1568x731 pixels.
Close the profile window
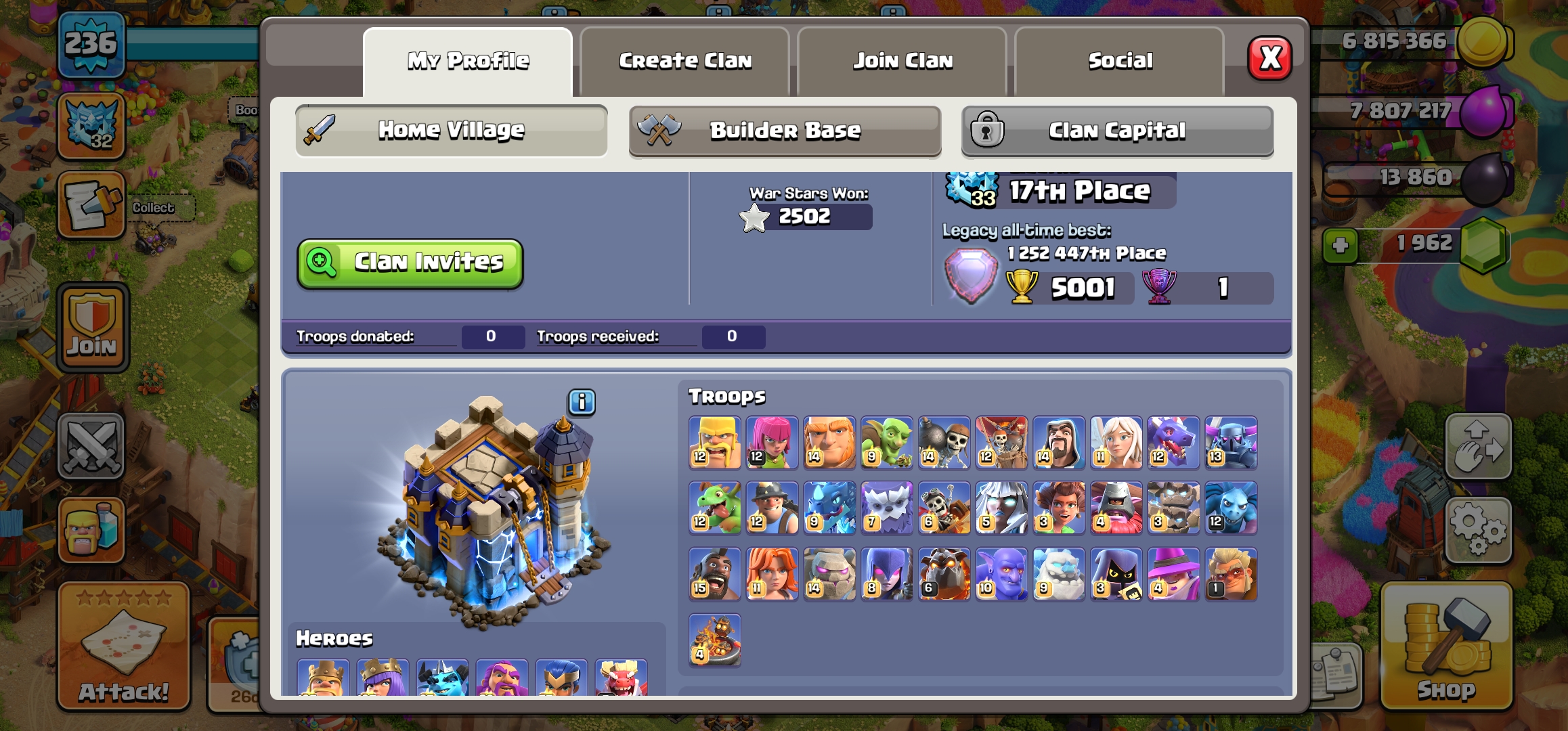(x=1269, y=59)
